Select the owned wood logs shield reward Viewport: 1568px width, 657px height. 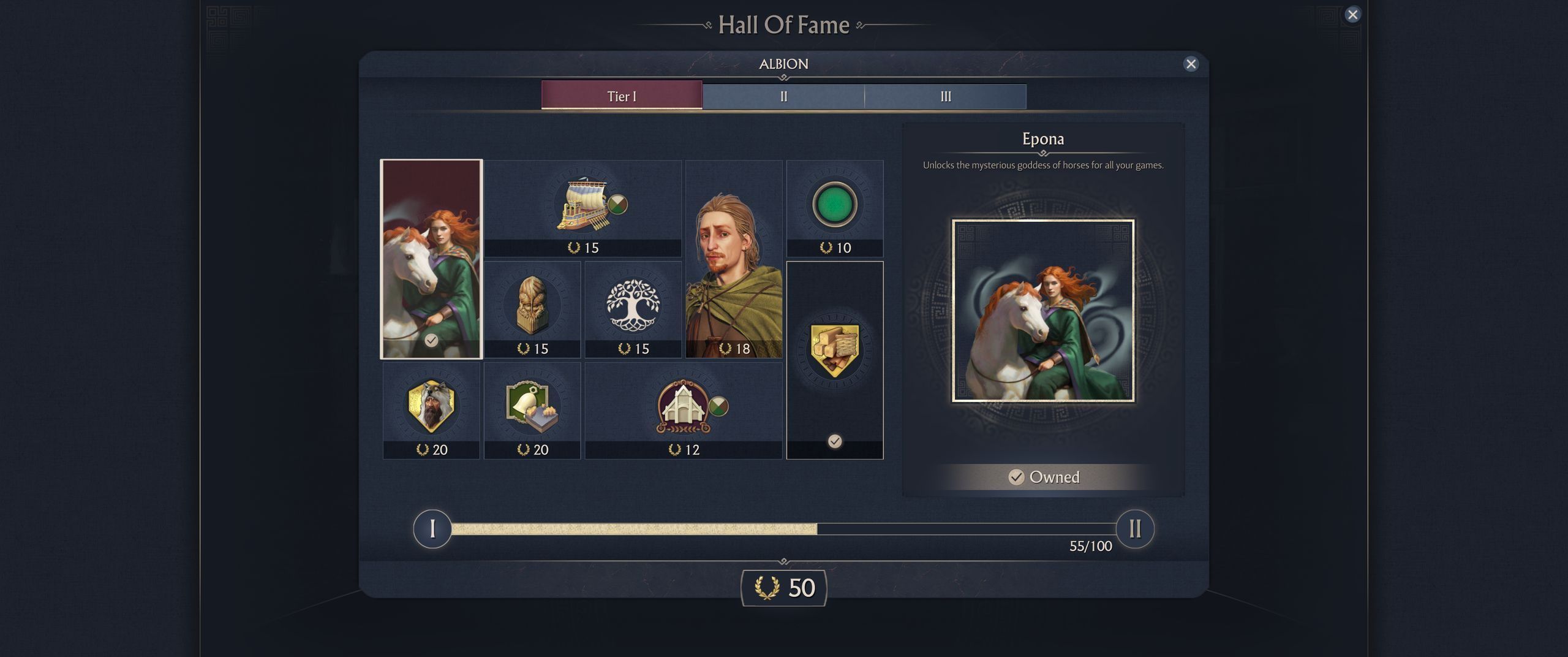(834, 359)
